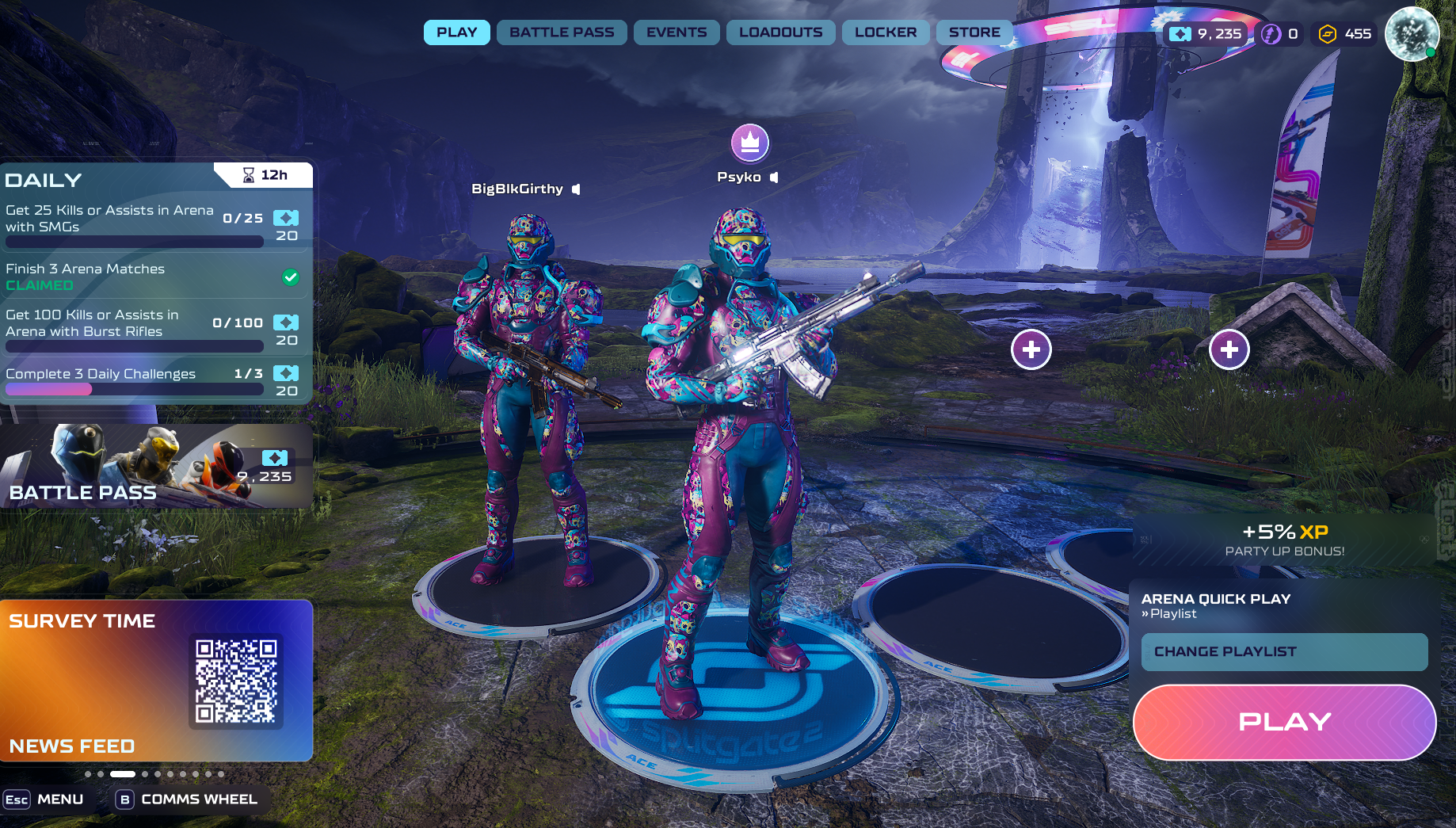Select the SMG kills daily challenge
Image resolution: width=1456 pixels, height=828 pixels.
point(152,225)
